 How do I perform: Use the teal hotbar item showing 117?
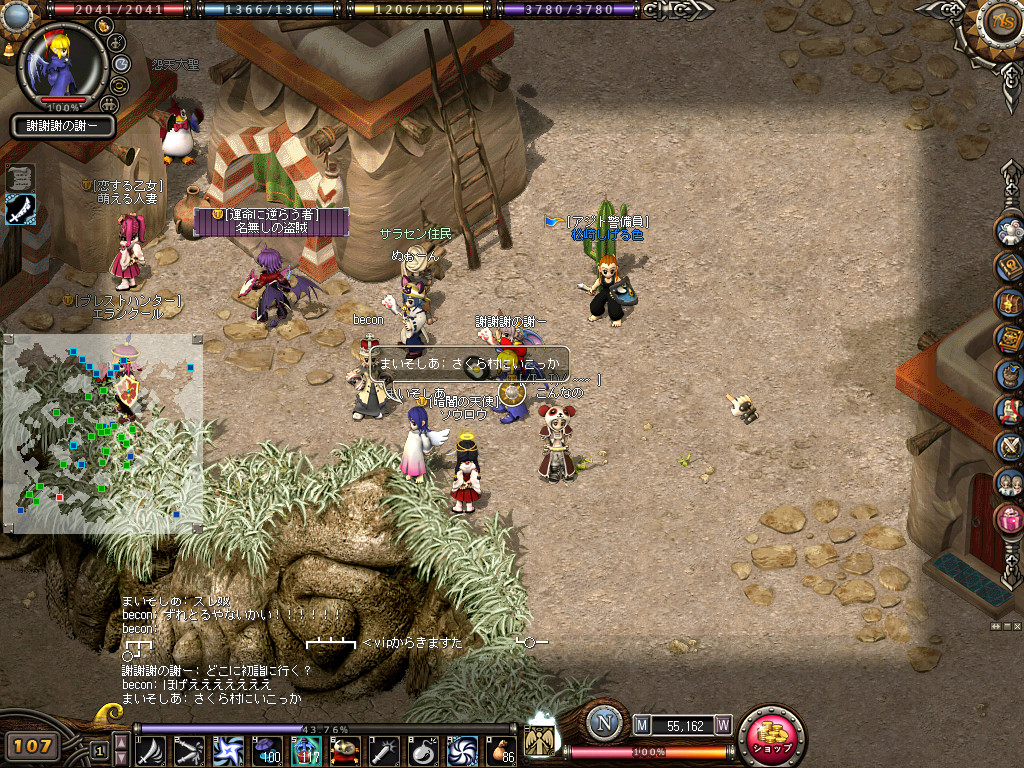point(307,749)
